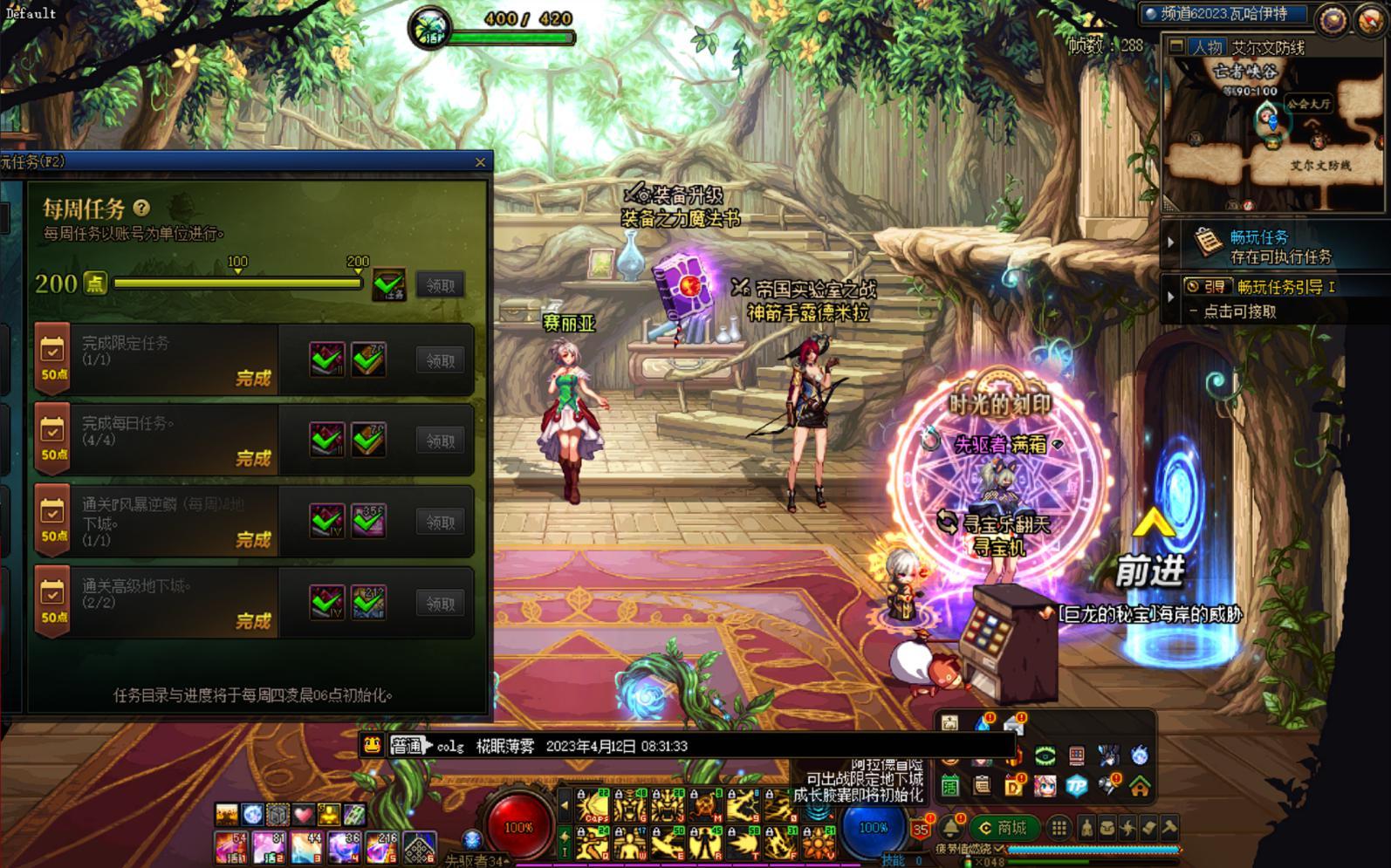This screenshot has height=868, width=1391.
Task: Open the green calendar 活 event icon
Action: pos(950,786)
